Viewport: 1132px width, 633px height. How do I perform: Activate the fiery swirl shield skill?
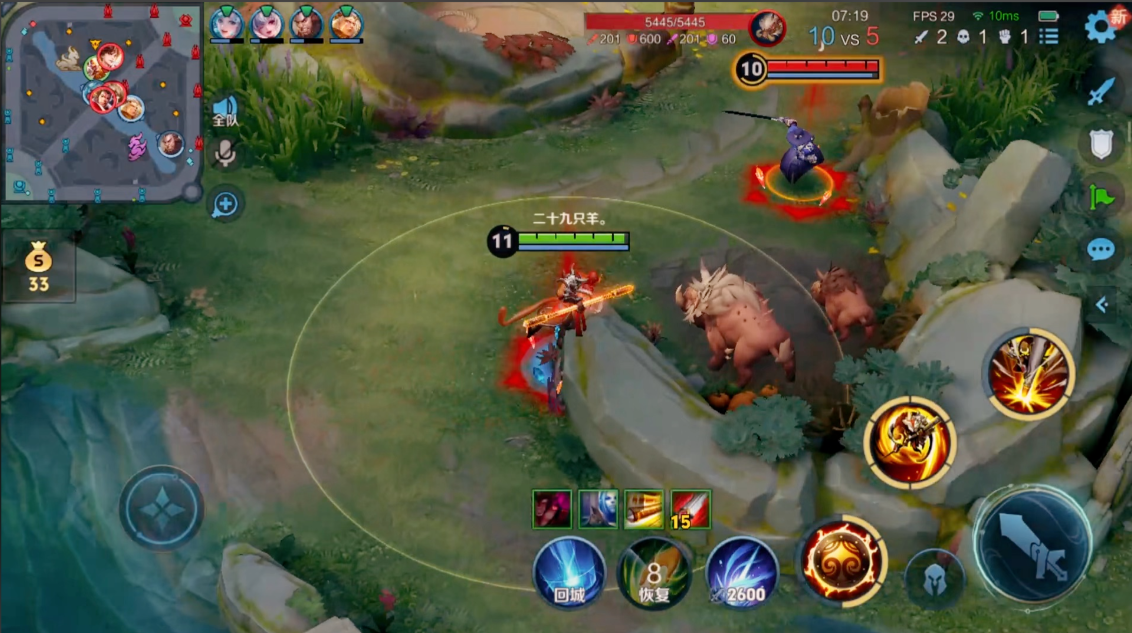(x=842, y=560)
